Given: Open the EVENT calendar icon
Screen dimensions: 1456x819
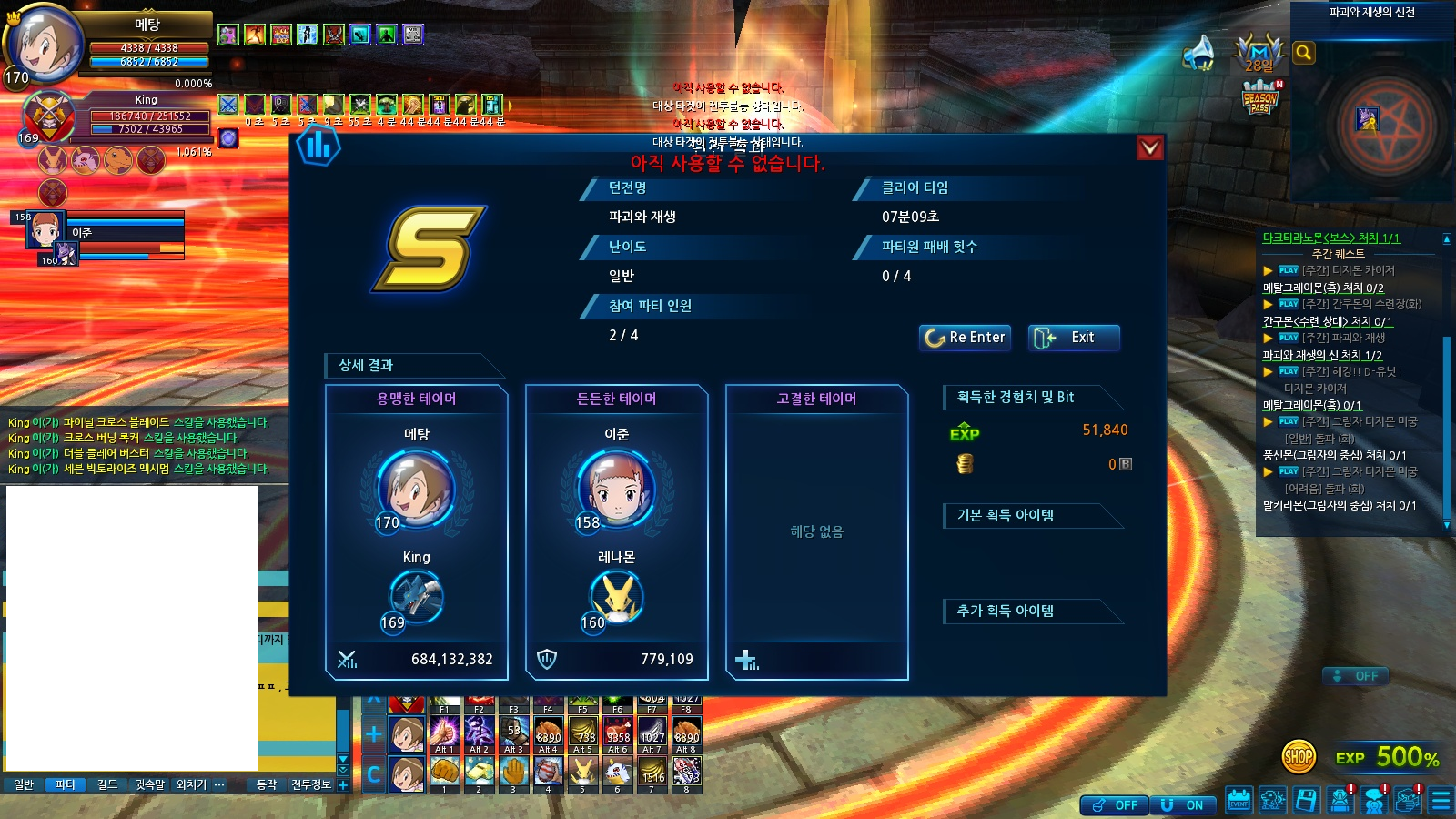Looking at the screenshot, I should click(x=1239, y=800).
